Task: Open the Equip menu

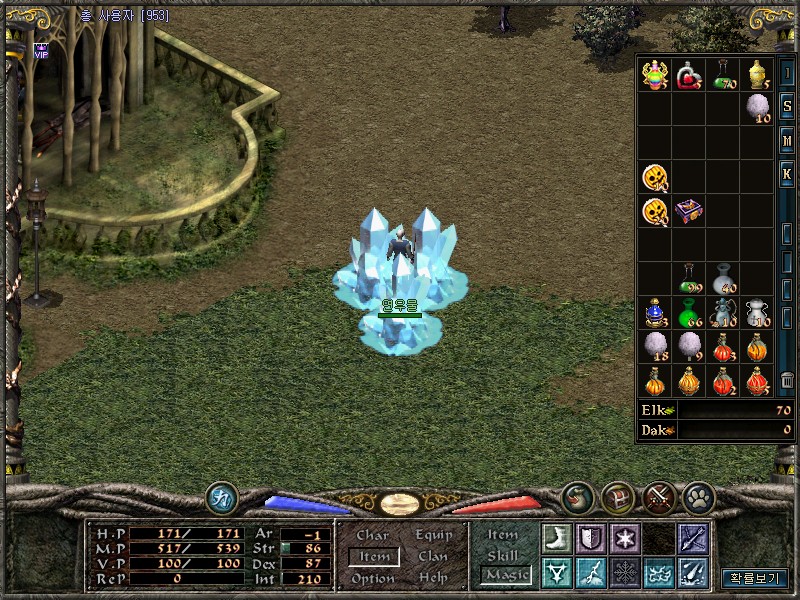Action: [x=433, y=536]
